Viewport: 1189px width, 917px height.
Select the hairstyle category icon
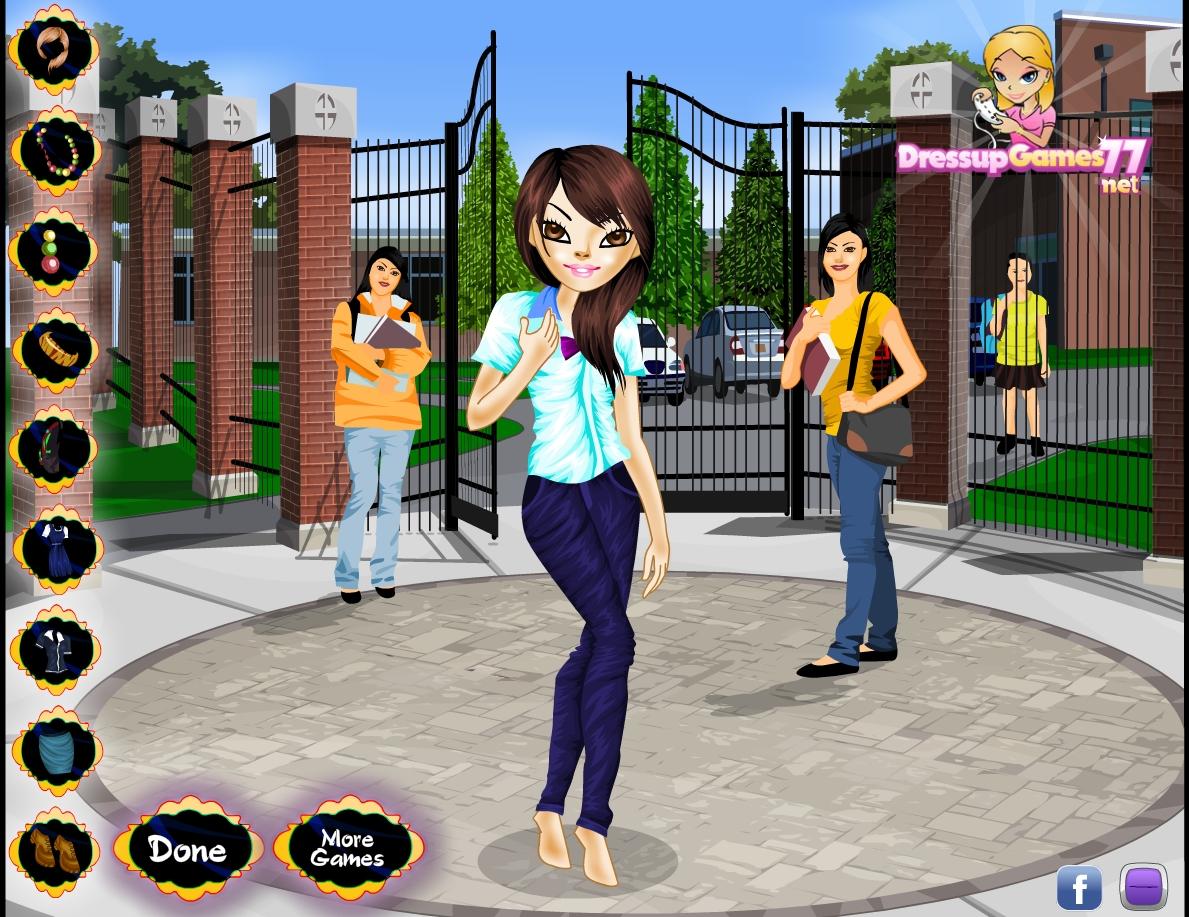point(55,50)
